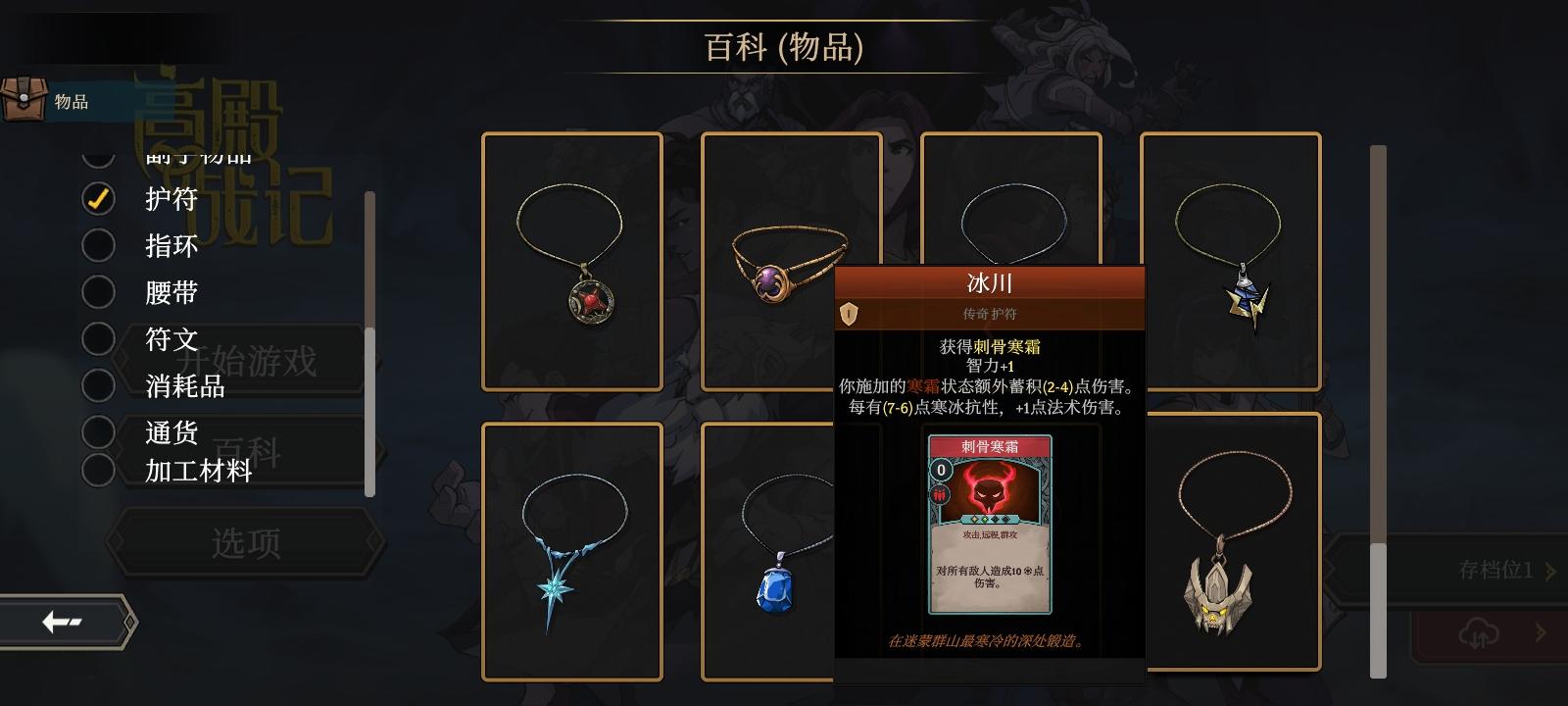Click the shield icon on the 冰川 tooltip
Image resolution: width=1568 pixels, height=706 pixels.
pos(848,312)
